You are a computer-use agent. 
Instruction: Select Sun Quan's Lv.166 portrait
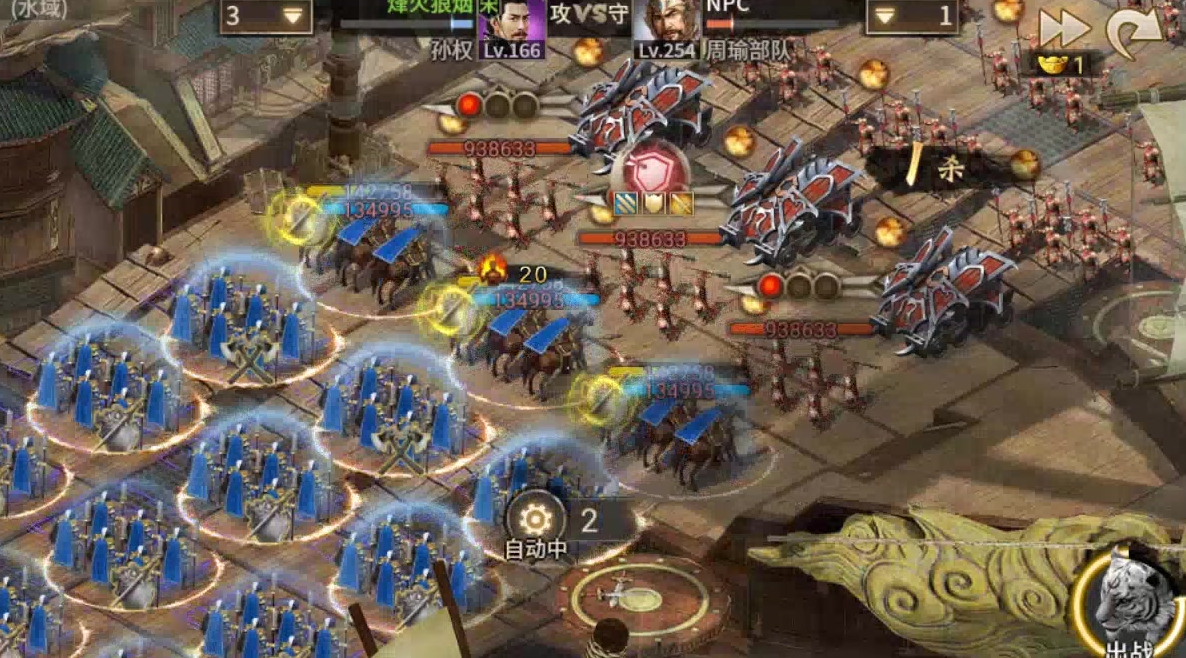pyautogui.click(x=512, y=28)
